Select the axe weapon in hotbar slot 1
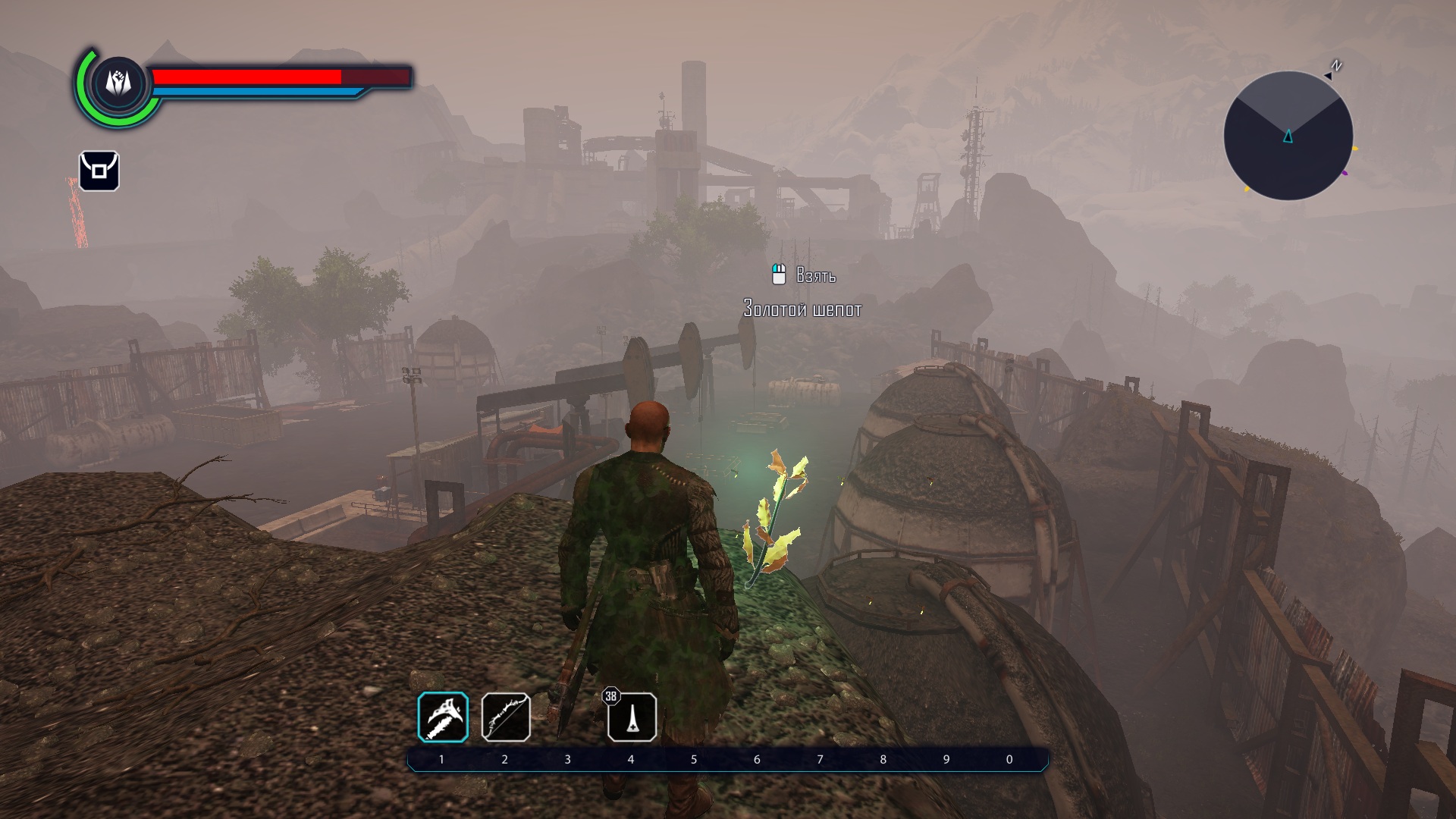 pyautogui.click(x=443, y=717)
